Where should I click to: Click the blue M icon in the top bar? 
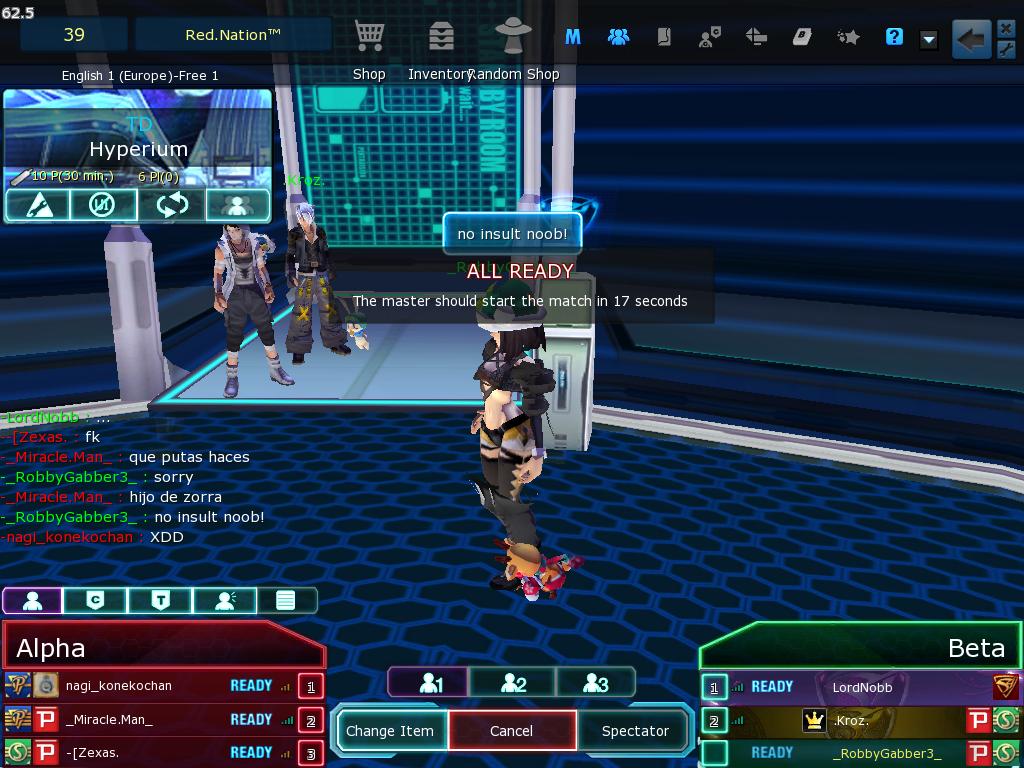pos(573,37)
